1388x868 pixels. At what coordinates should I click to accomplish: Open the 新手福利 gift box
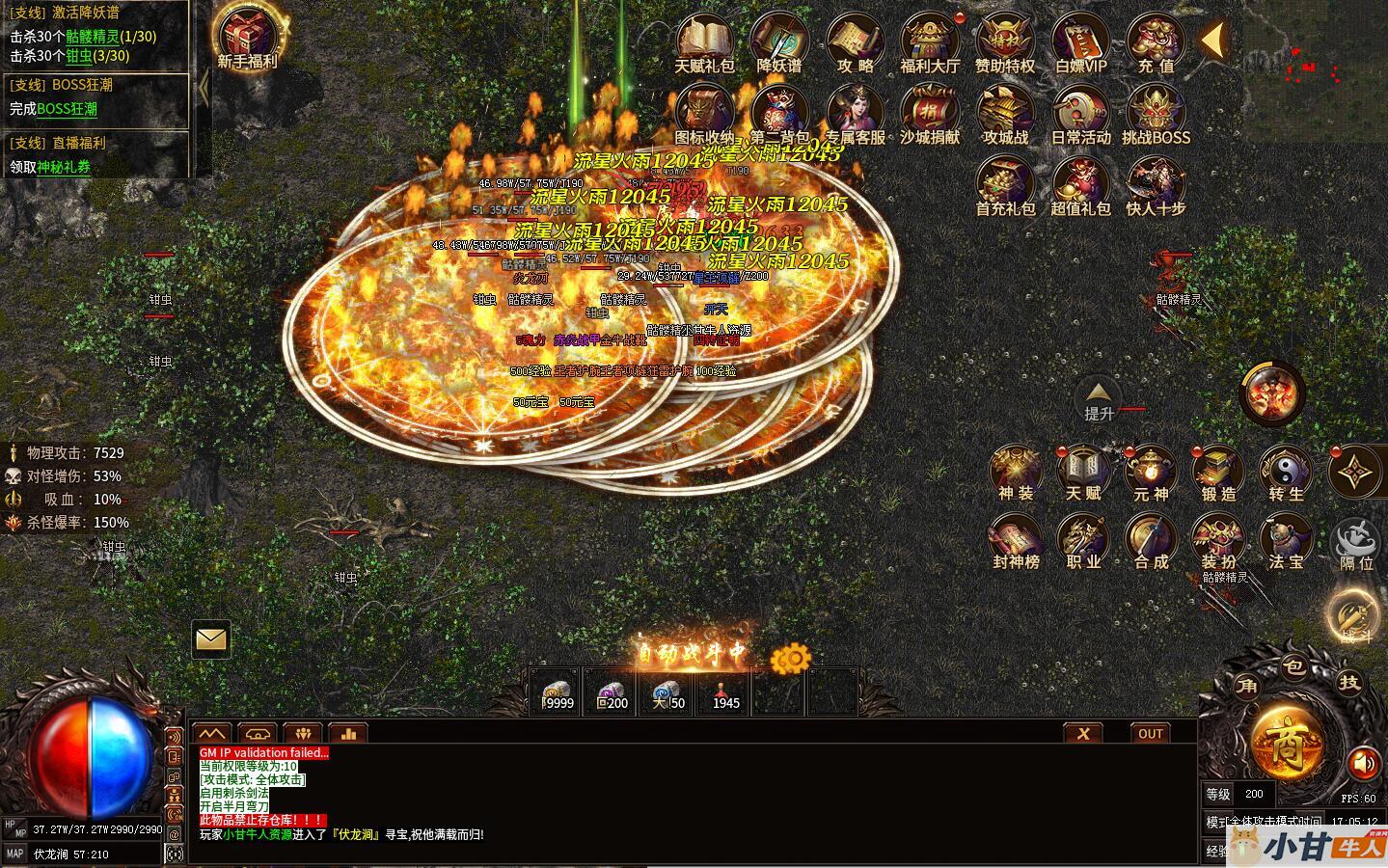[x=247, y=35]
